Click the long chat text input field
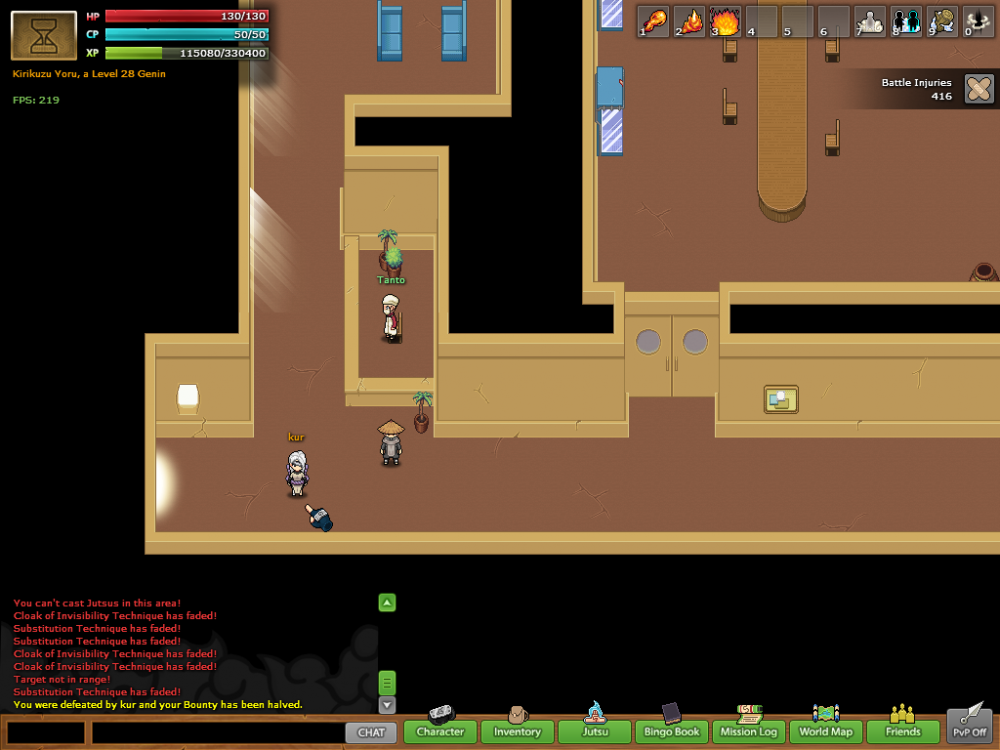The height and width of the screenshot is (750, 1000). tap(217, 732)
